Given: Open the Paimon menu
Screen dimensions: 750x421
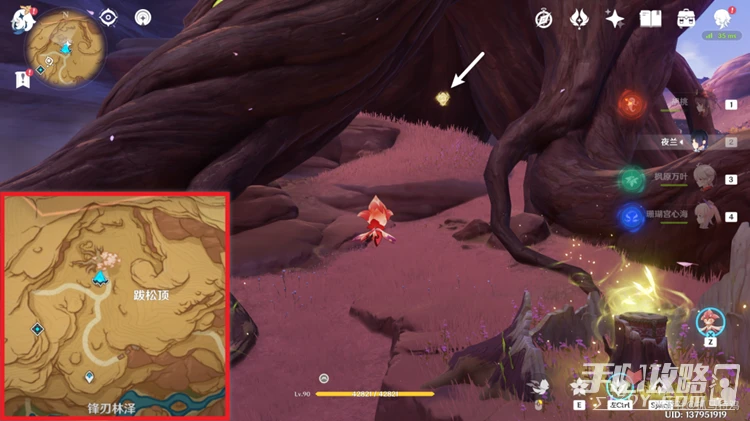Looking at the screenshot, I should [x=22, y=22].
